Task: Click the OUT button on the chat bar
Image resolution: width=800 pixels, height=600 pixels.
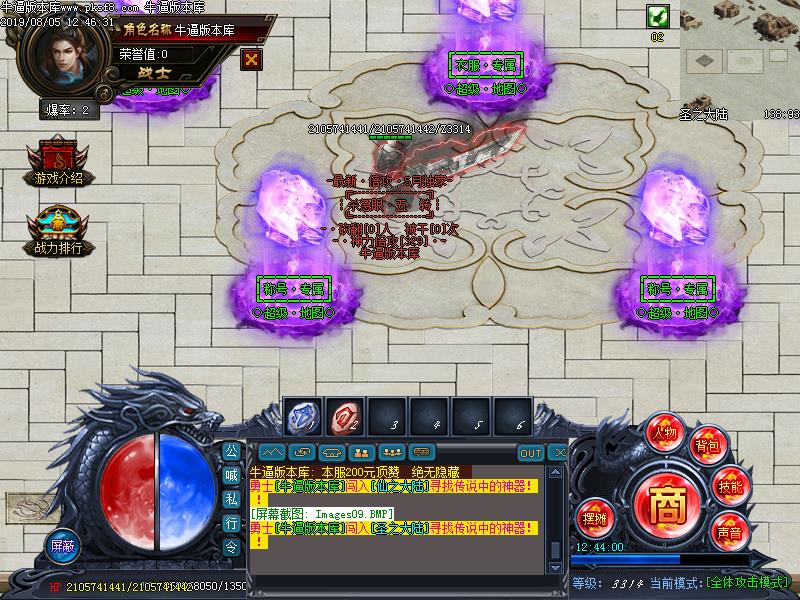Action: (531, 453)
